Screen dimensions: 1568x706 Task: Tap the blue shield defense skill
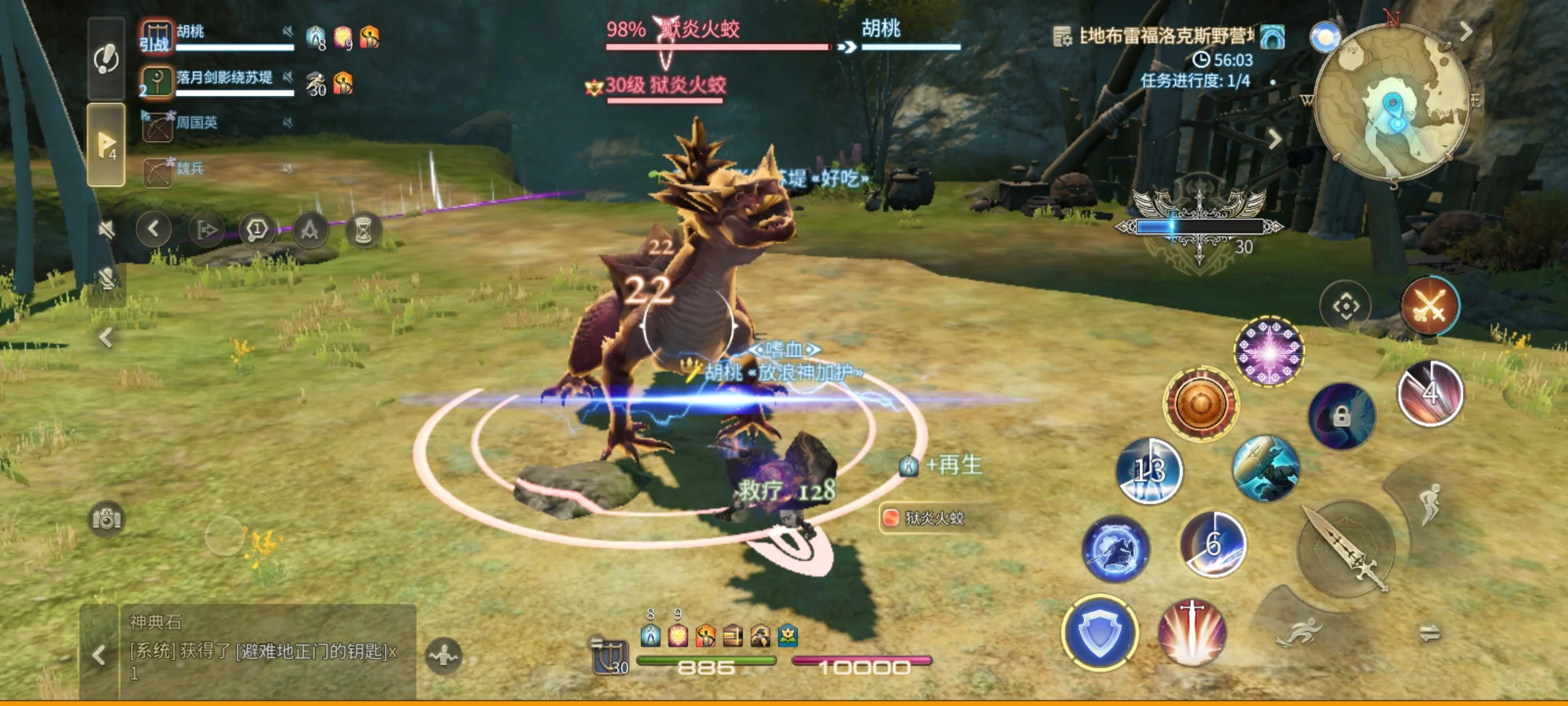point(1100,633)
